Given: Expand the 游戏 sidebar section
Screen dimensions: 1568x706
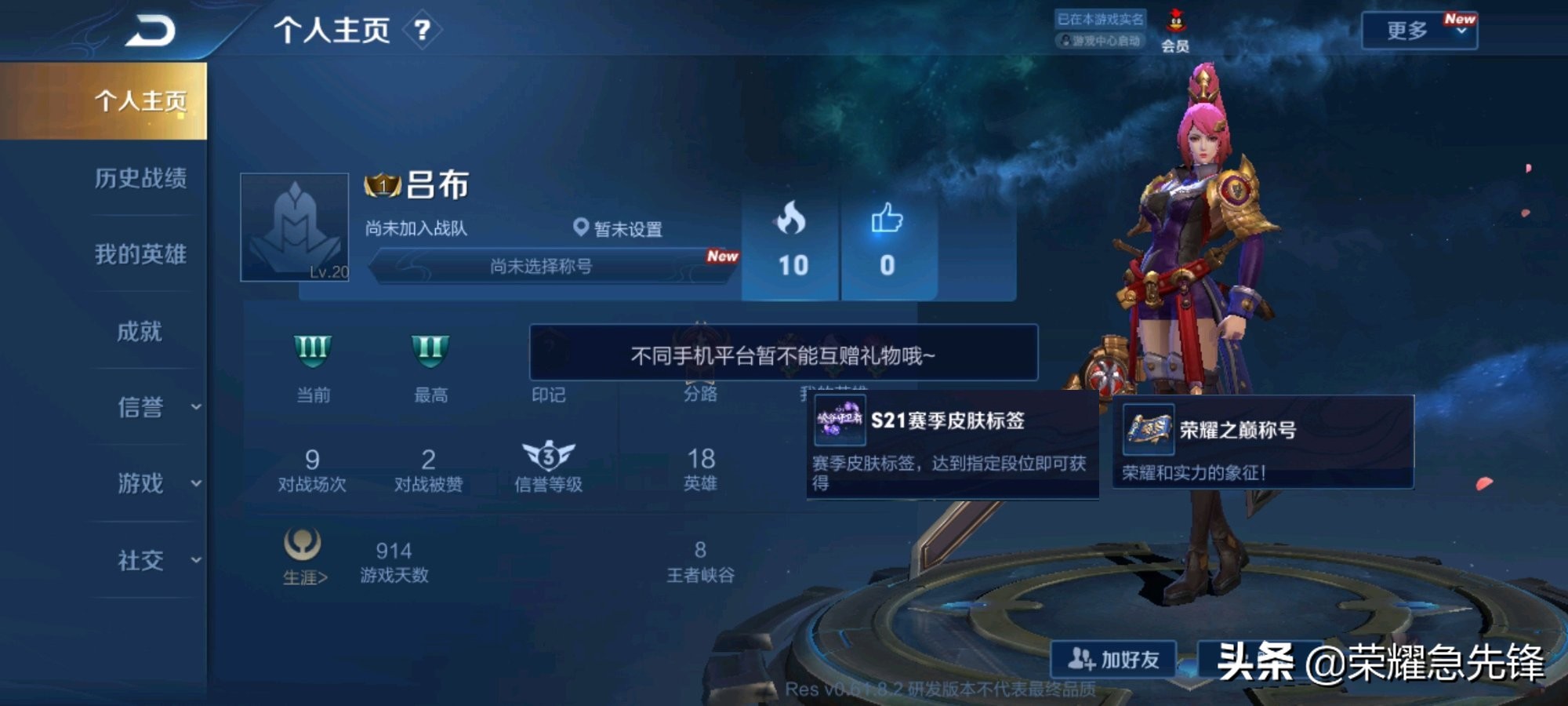Looking at the screenshot, I should pos(145,485).
